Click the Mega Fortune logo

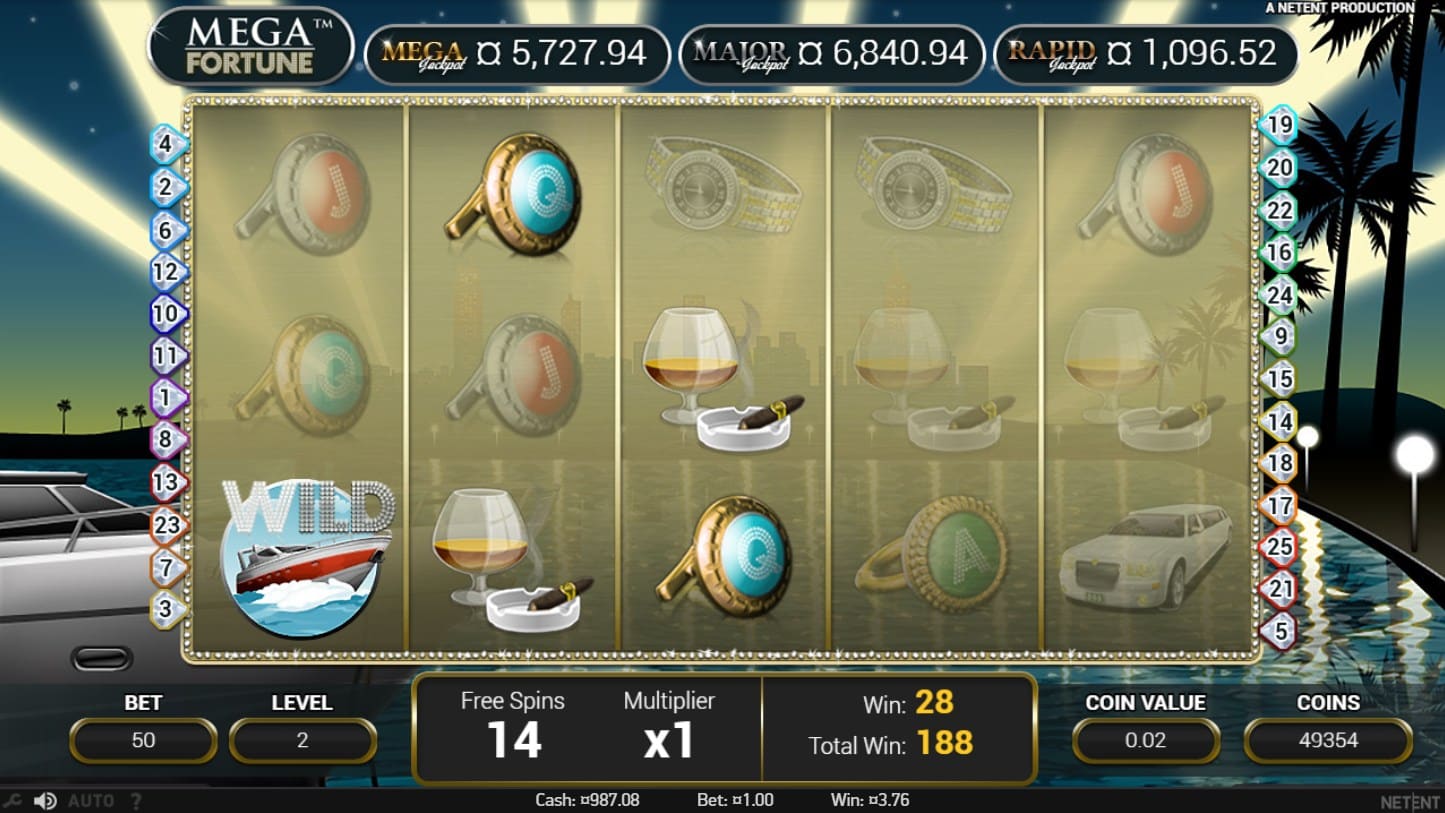tap(250, 47)
